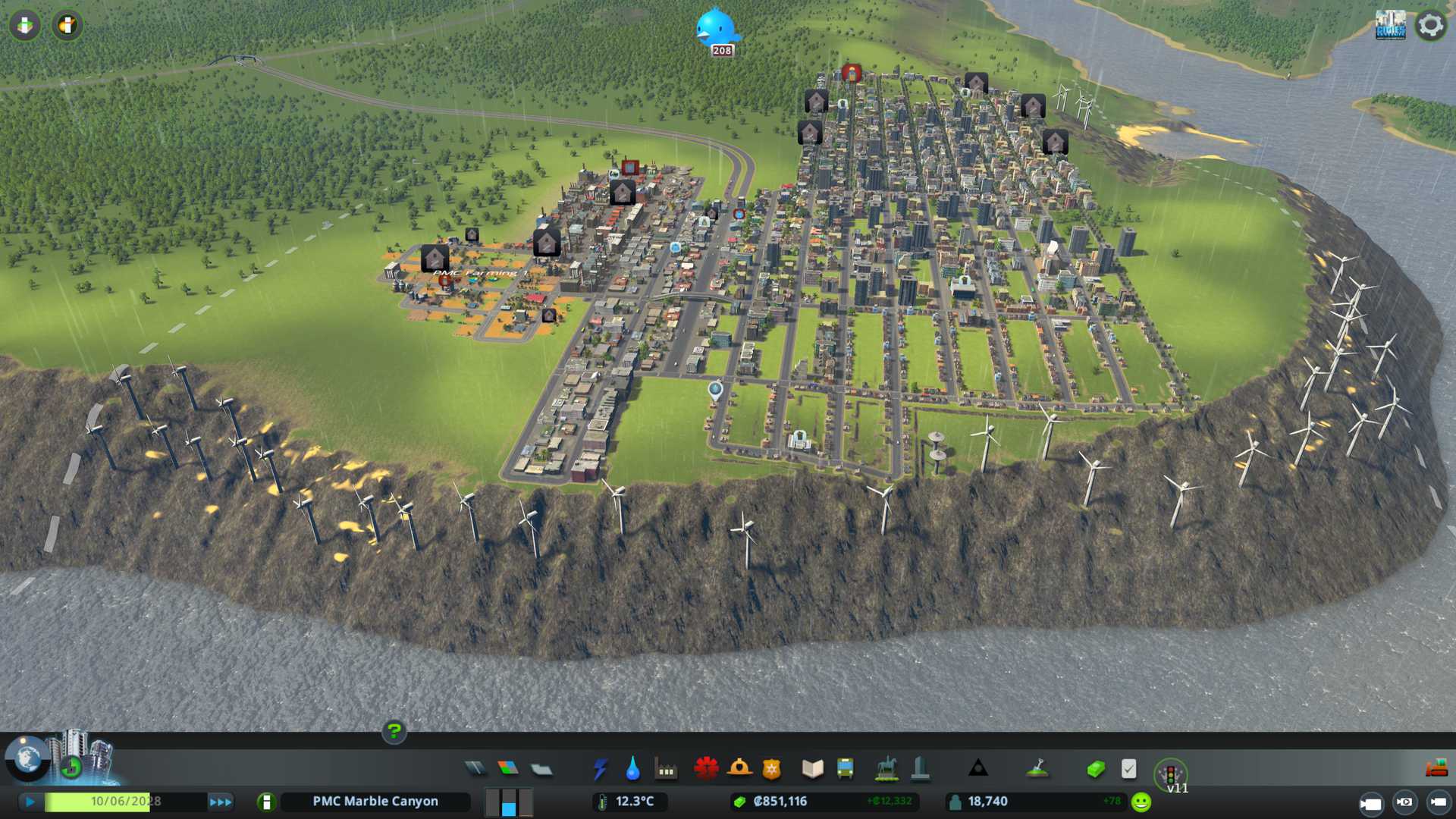The height and width of the screenshot is (819, 1456).
Task: Open the Economy money panel
Action: point(1095,769)
